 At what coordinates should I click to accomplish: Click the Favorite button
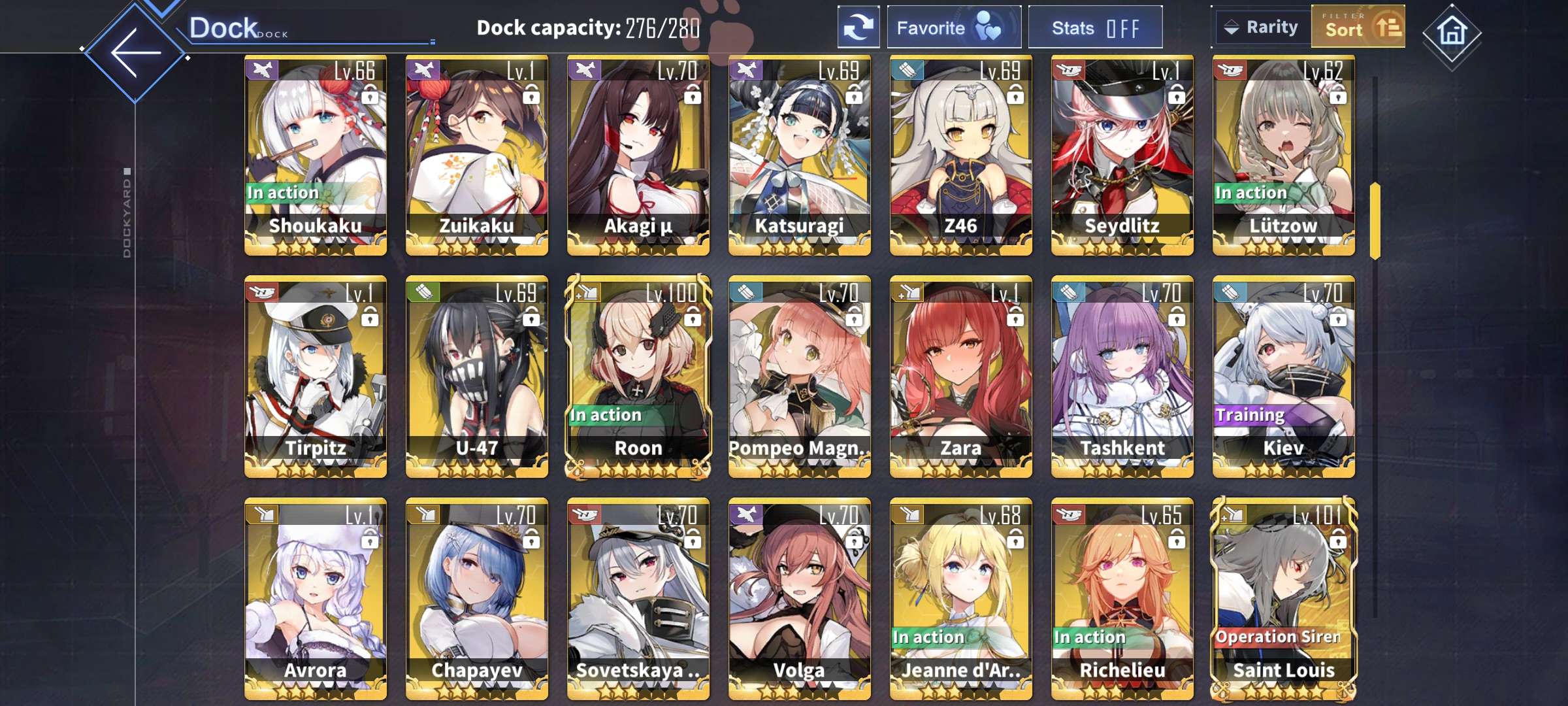pyautogui.click(x=953, y=27)
